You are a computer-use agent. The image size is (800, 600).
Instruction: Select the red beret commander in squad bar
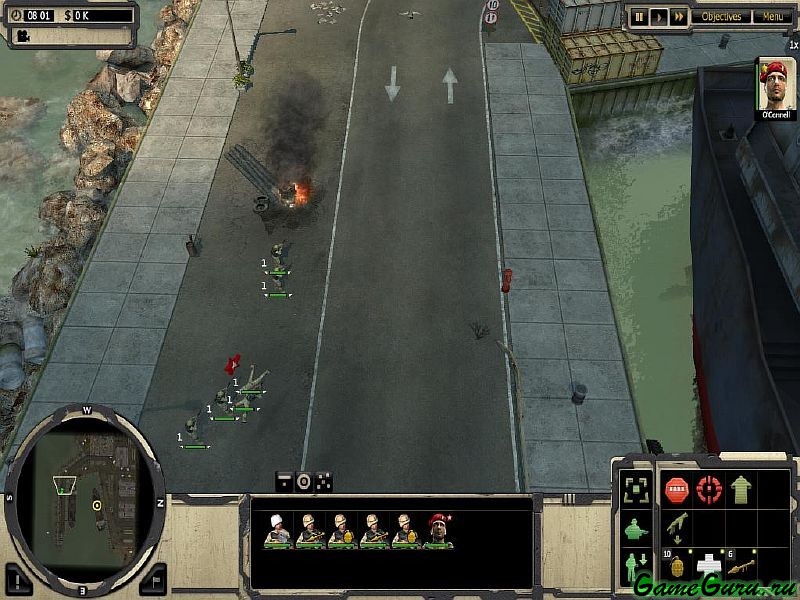pyautogui.click(x=438, y=529)
